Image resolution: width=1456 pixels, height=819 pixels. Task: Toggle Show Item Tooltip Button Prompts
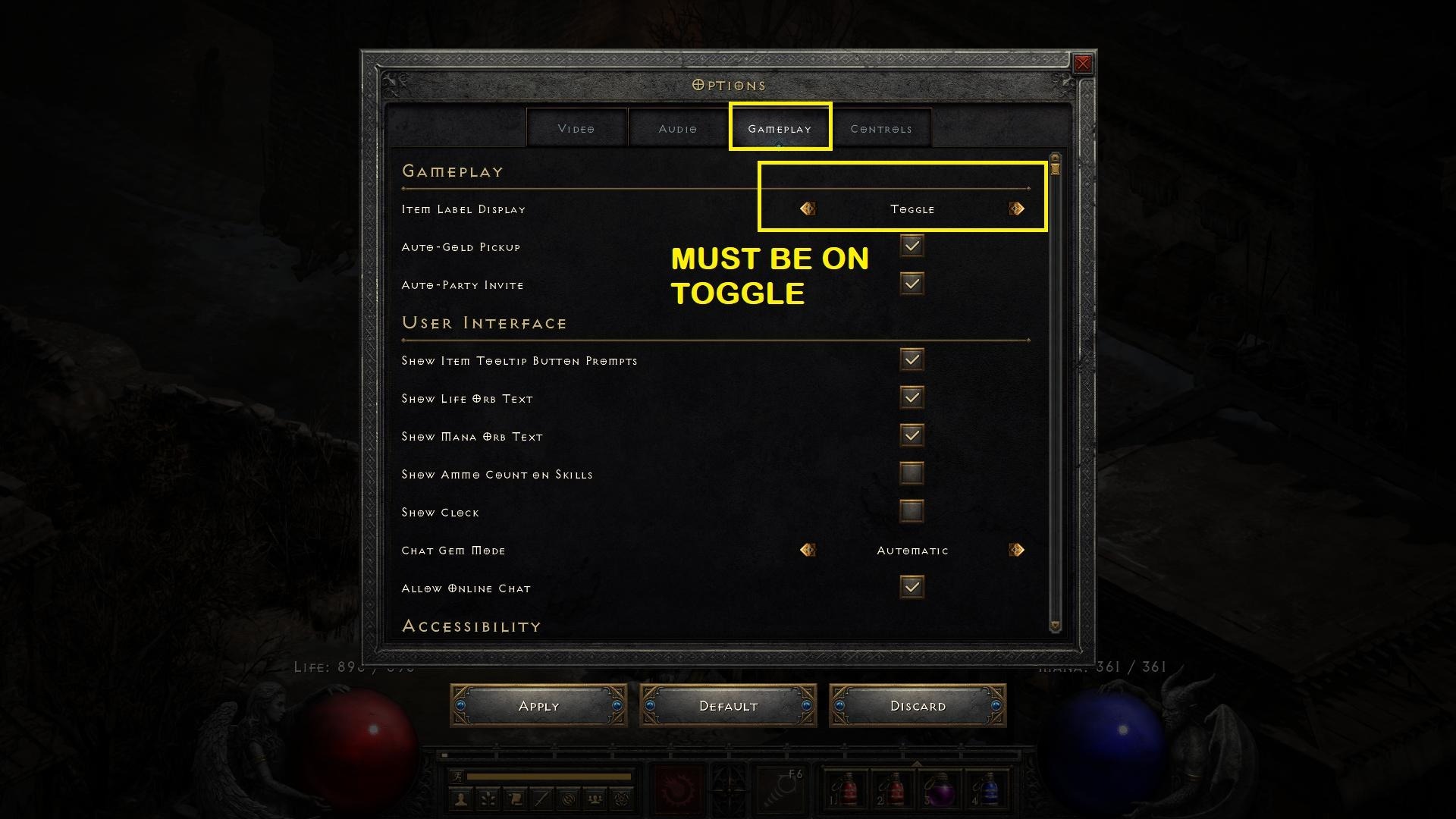coord(912,359)
